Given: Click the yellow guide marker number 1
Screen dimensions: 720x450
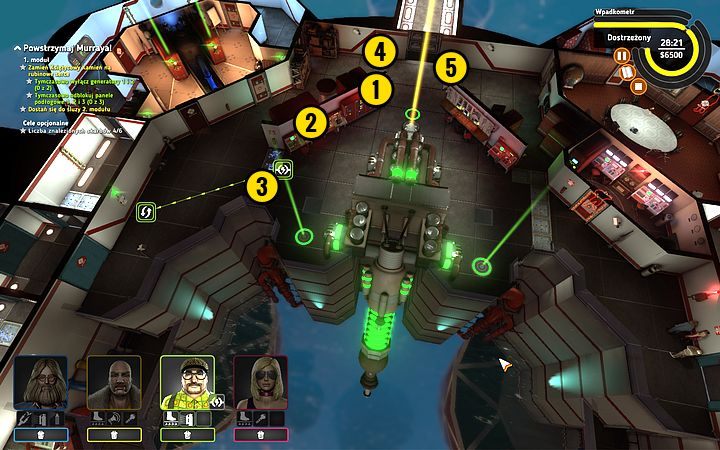Looking at the screenshot, I should click(x=376, y=89).
